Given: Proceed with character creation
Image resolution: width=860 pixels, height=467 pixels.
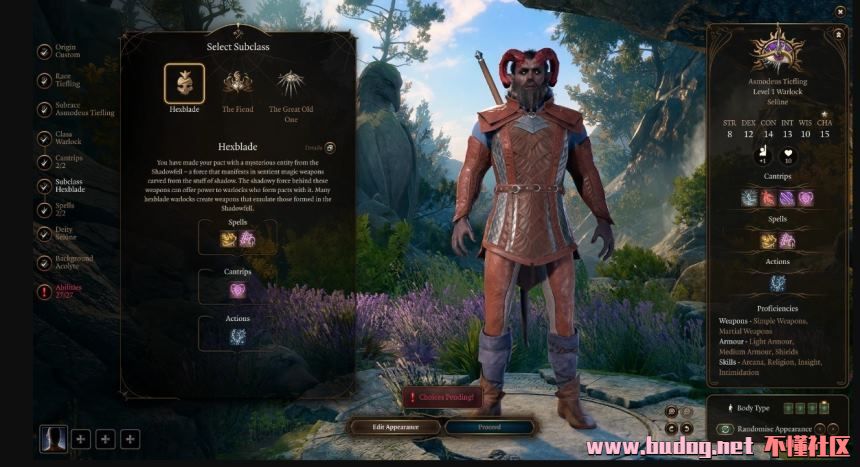Looking at the screenshot, I should pyautogui.click(x=490, y=427).
